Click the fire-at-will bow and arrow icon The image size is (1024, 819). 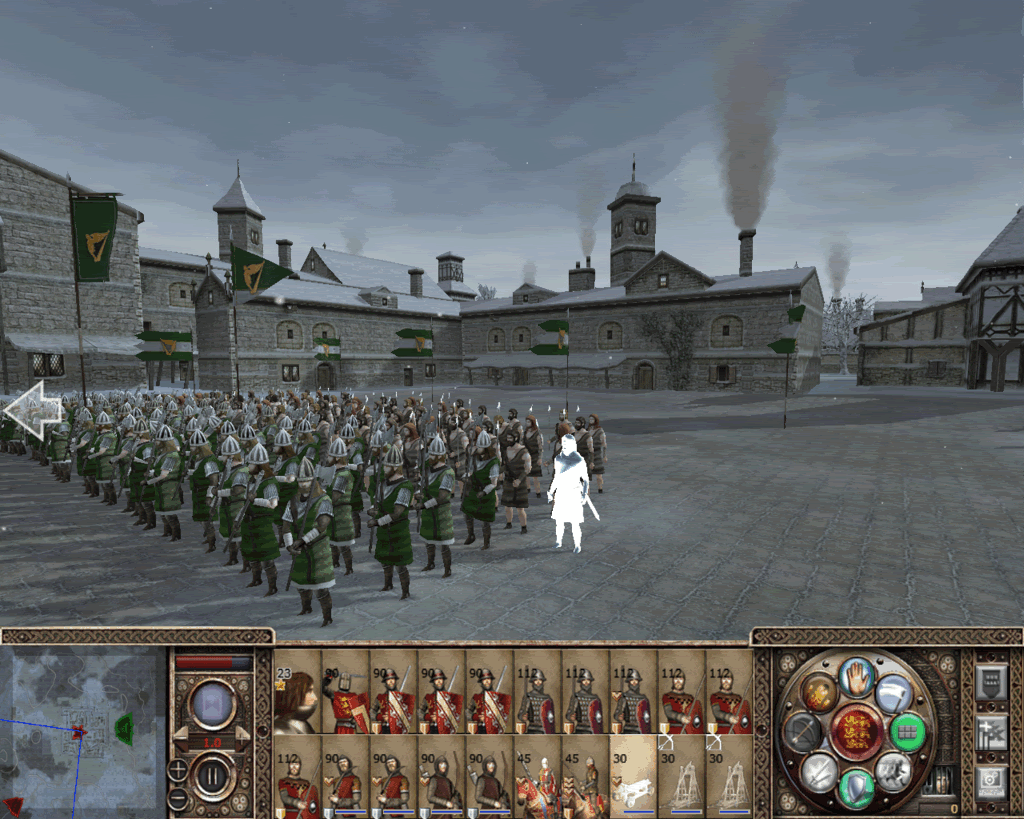point(803,733)
